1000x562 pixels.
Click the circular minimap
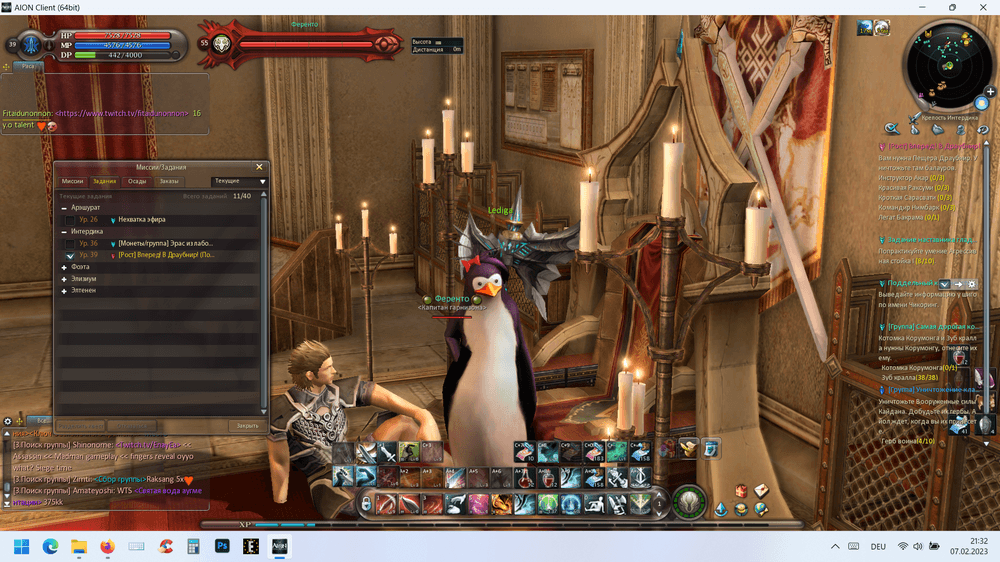click(948, 65)
